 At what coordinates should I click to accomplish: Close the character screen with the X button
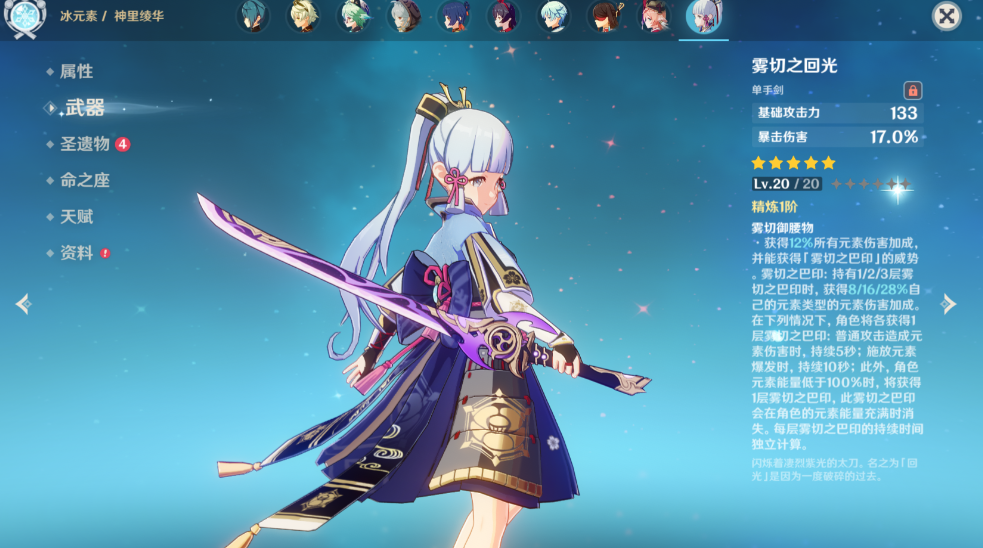(947, 16)
